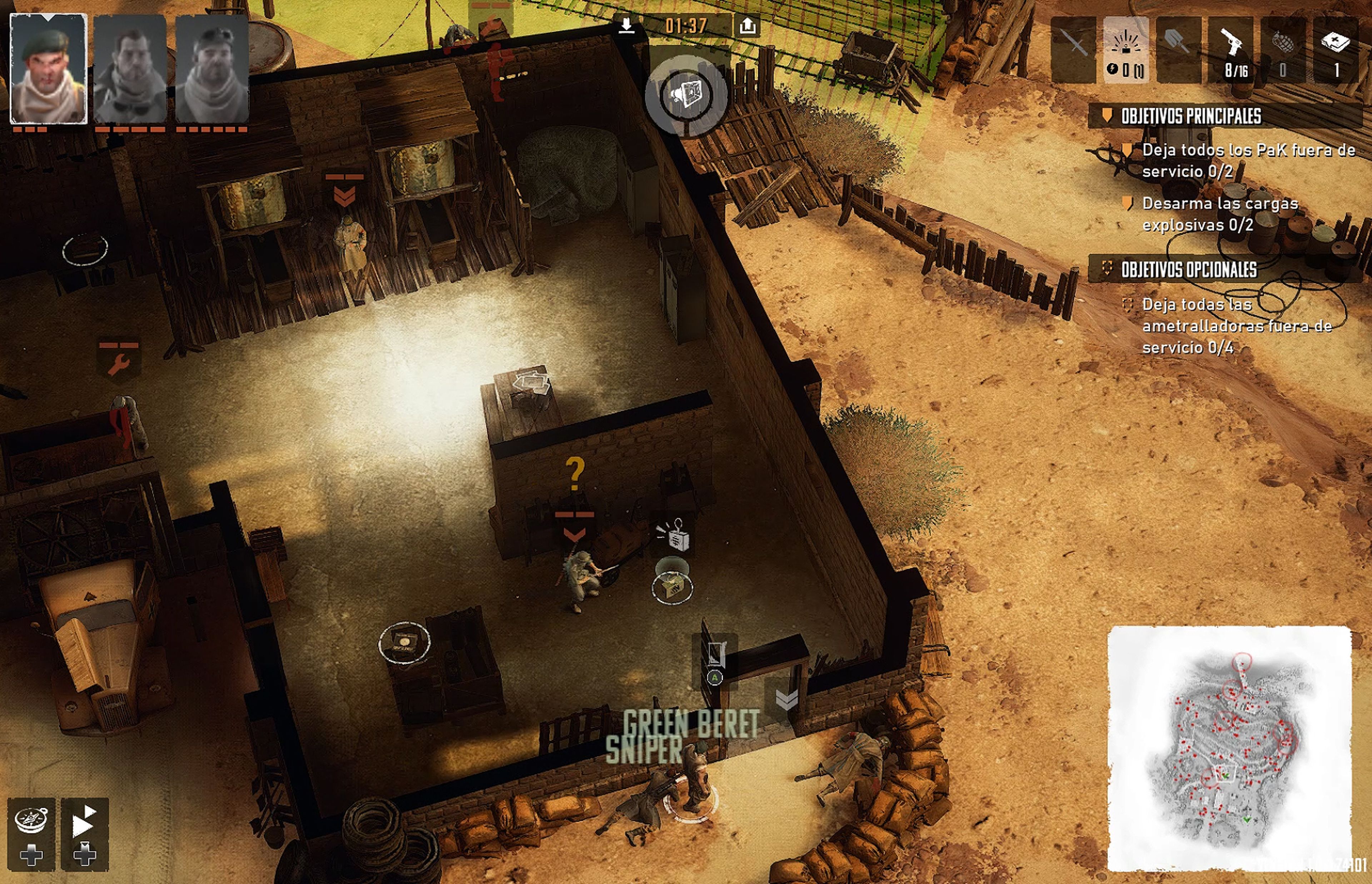Click the quick load upload-arrow icon

[747, 25]
